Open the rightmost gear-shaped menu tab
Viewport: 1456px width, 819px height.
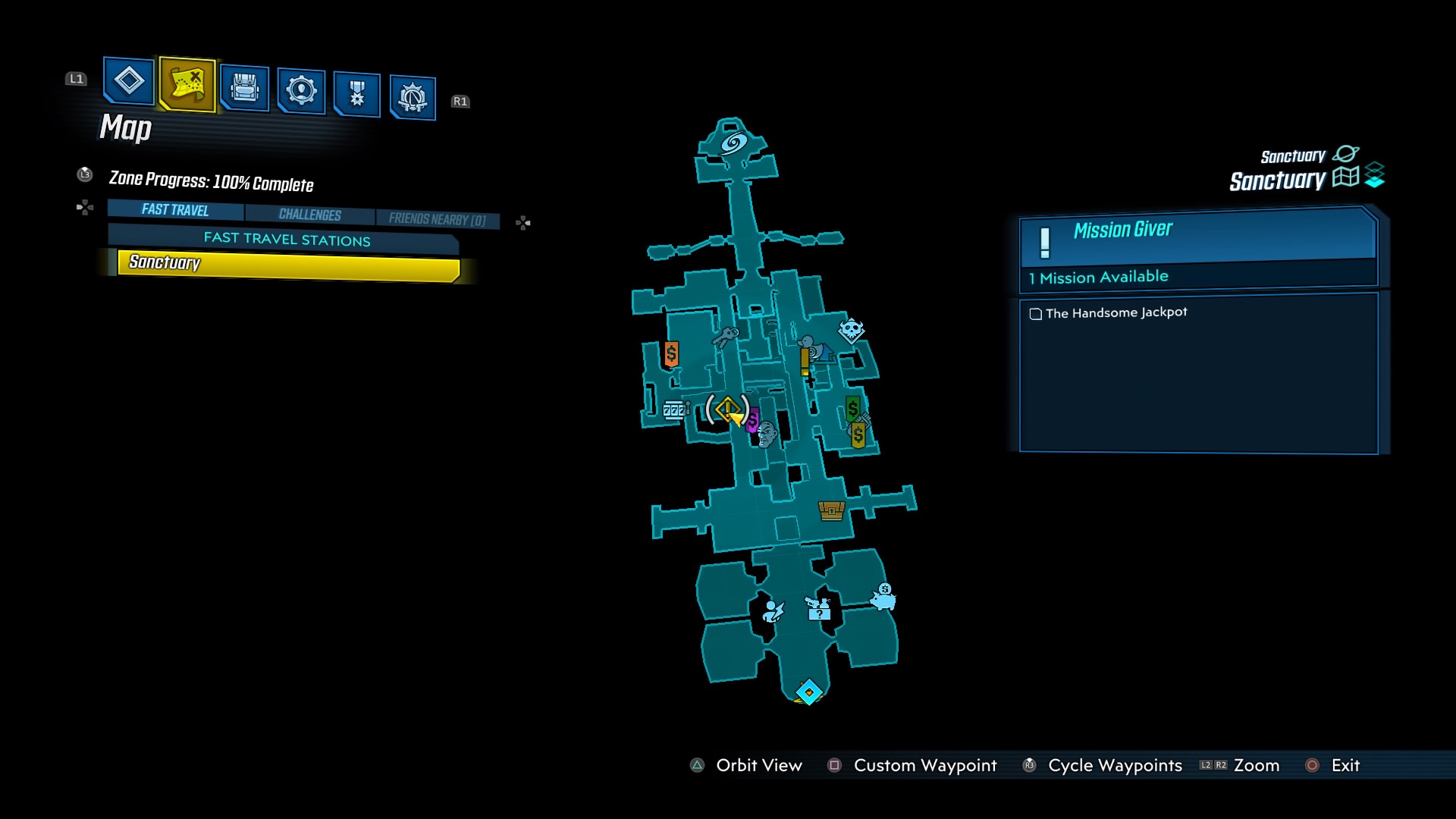413,98
